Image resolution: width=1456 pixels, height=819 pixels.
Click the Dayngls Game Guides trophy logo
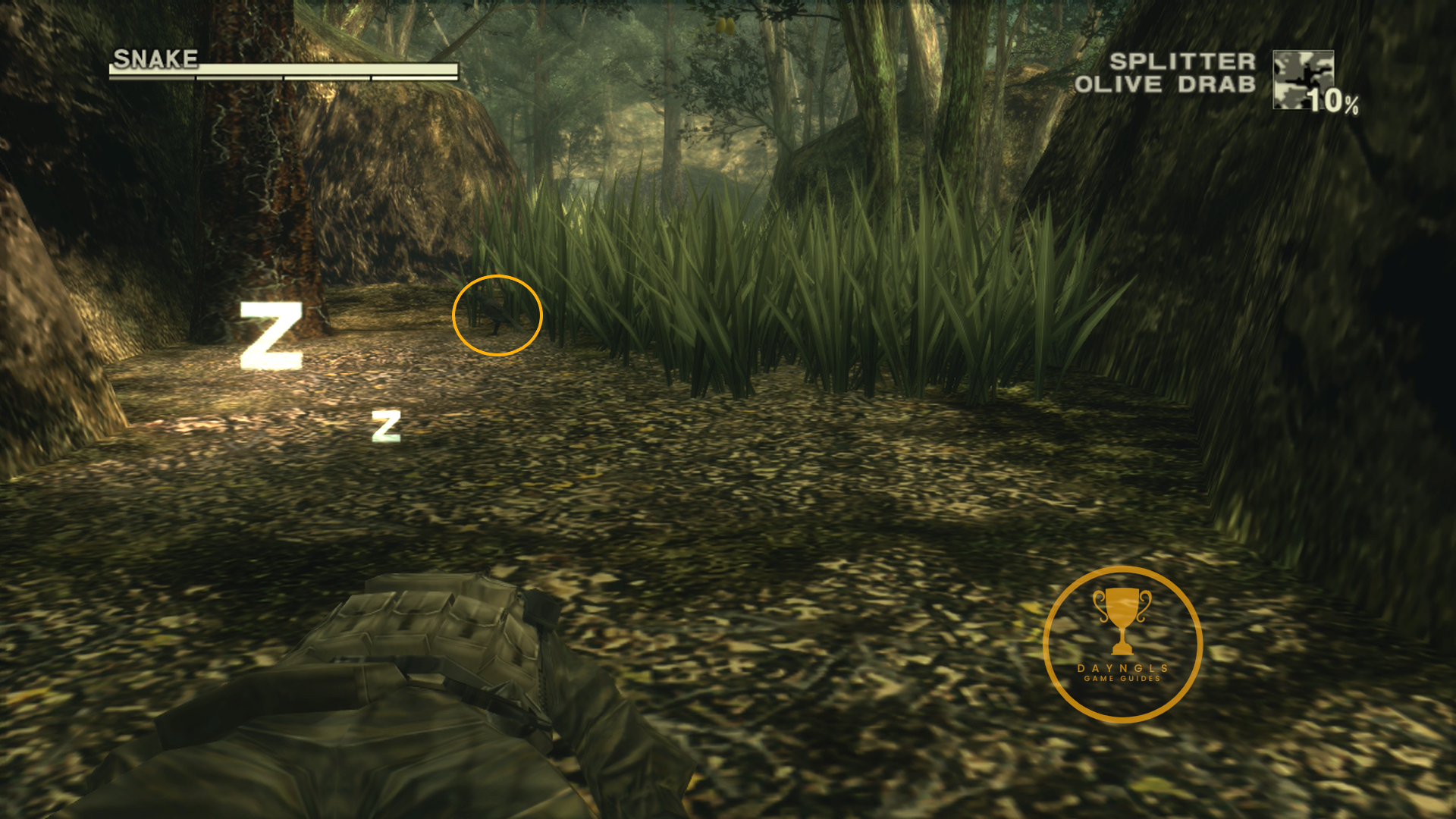[1122, 644]
